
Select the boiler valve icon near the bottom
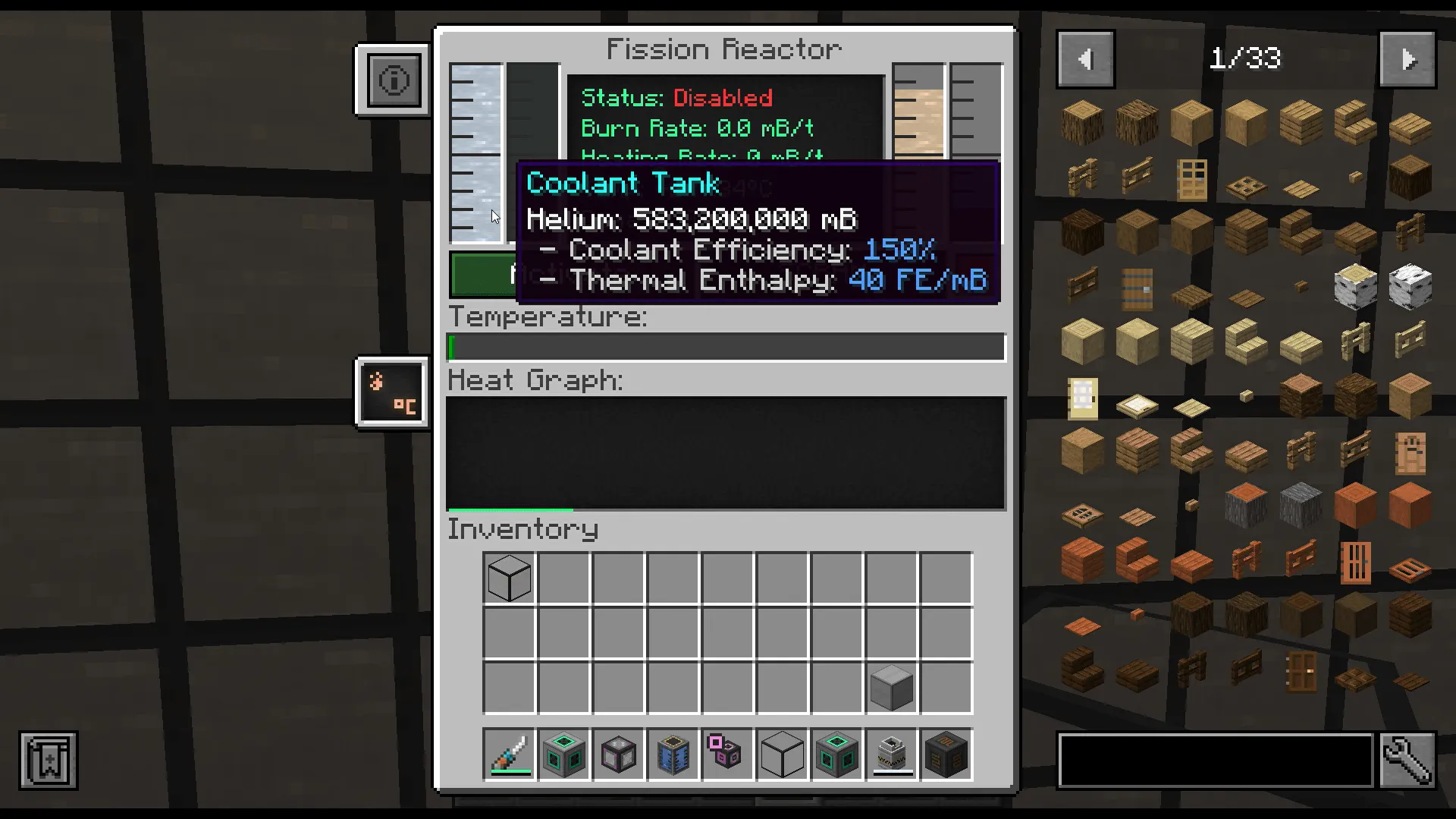click(x=890, y=755)
